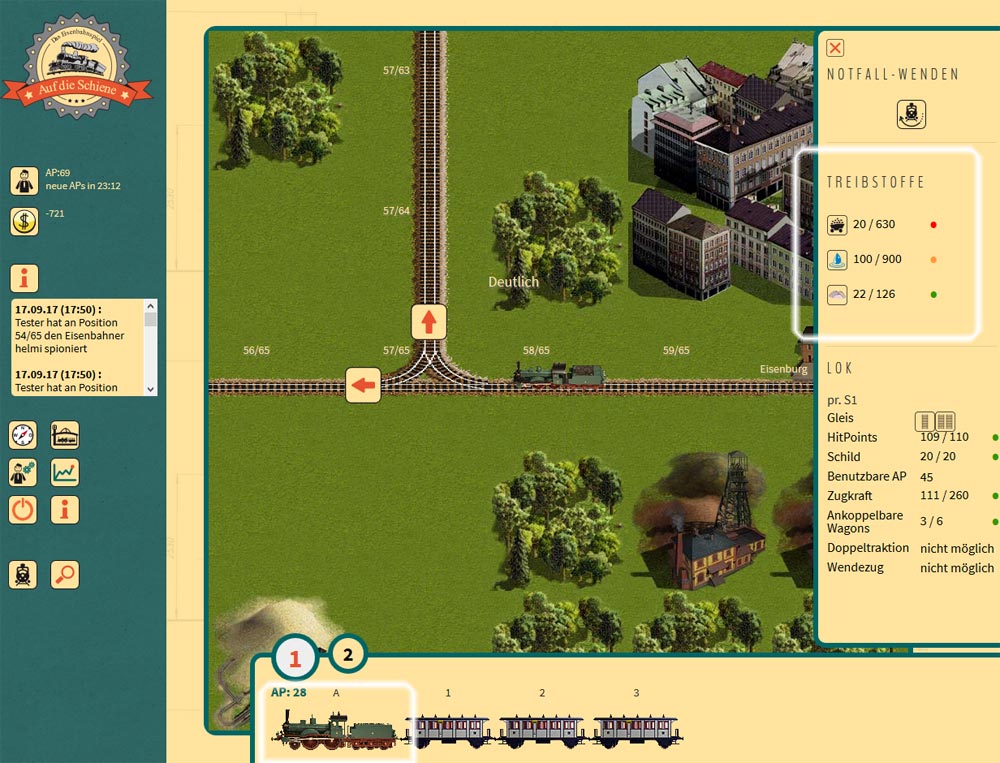Close the locomotive info panel
Screen dimensions: 1000x763
(x=836, y=47)
